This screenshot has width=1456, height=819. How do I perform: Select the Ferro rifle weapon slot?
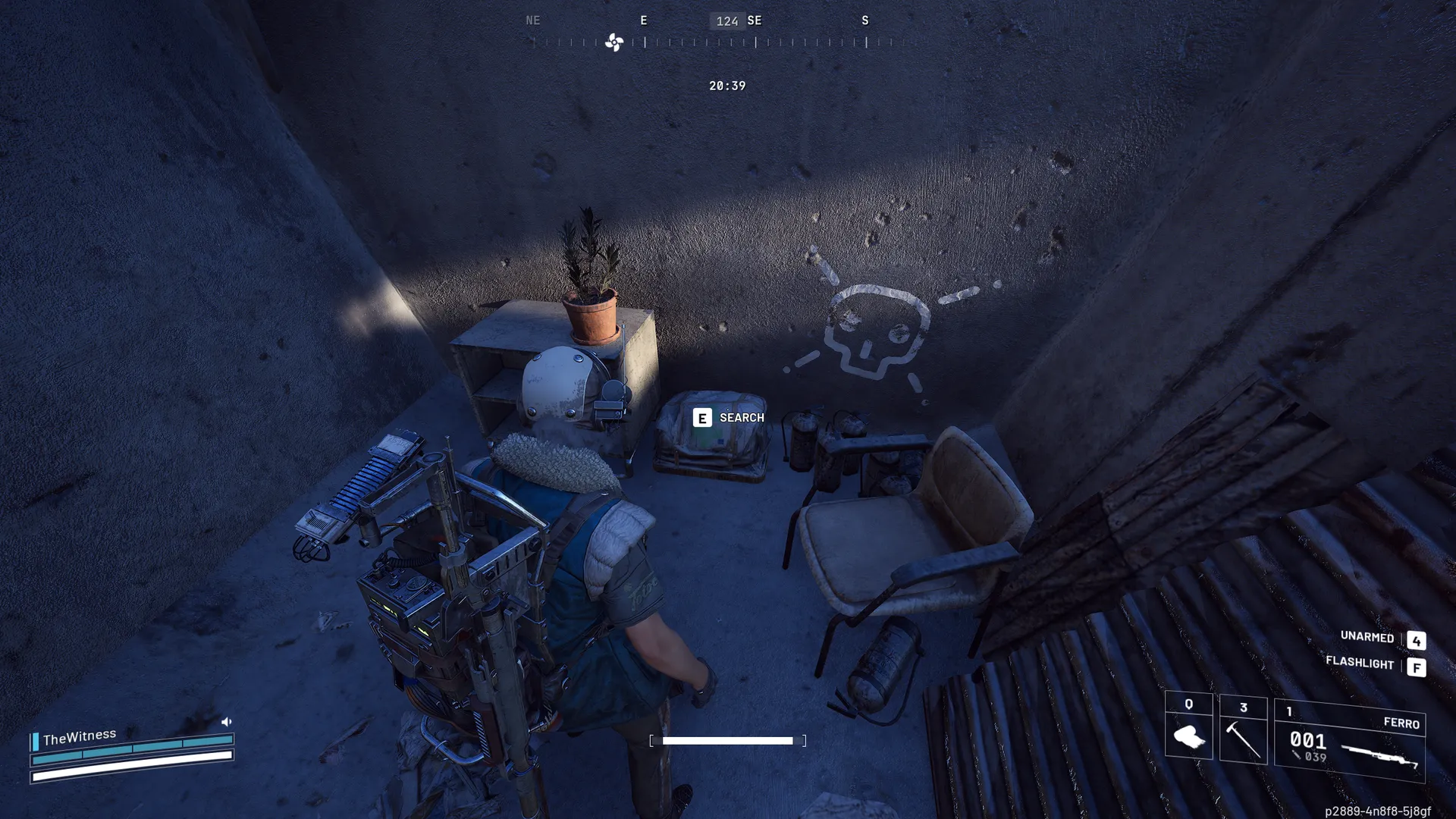pyautogui.click(x=1350, y=742)
